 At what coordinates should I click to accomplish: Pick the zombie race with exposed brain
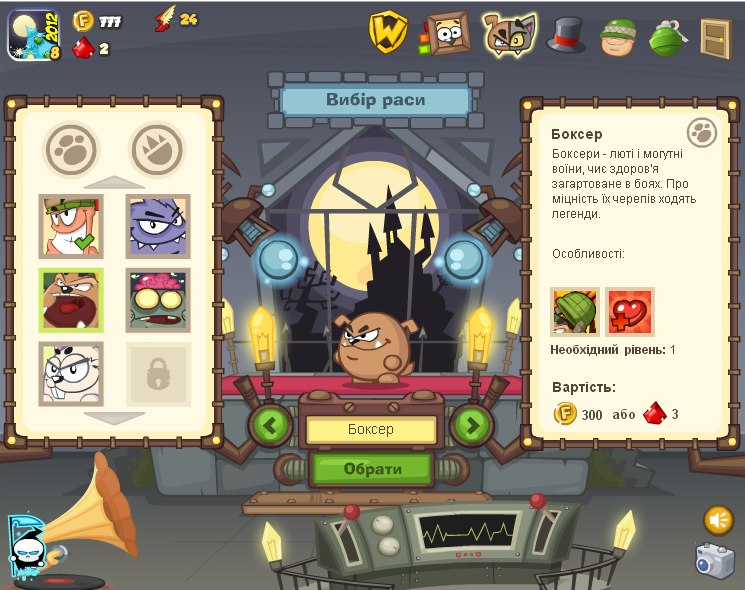(x=158, y=300)
